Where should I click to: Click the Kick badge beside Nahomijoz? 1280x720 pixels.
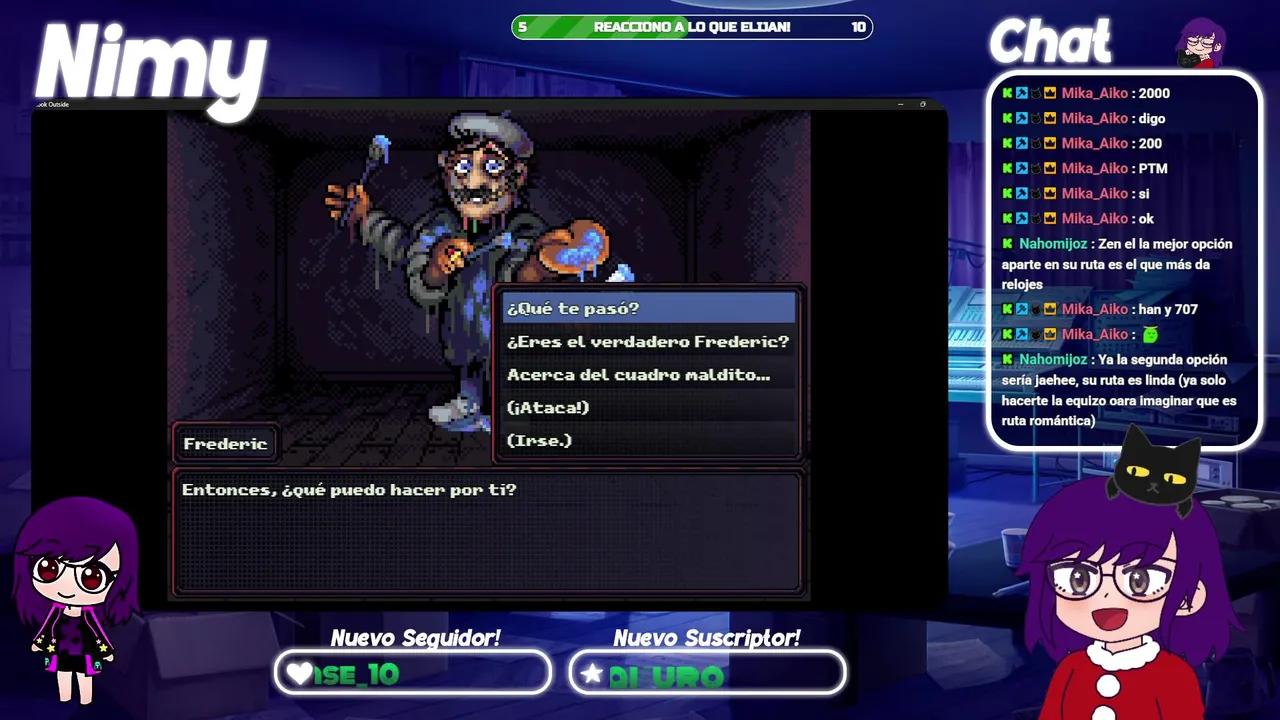point(1007,243)
